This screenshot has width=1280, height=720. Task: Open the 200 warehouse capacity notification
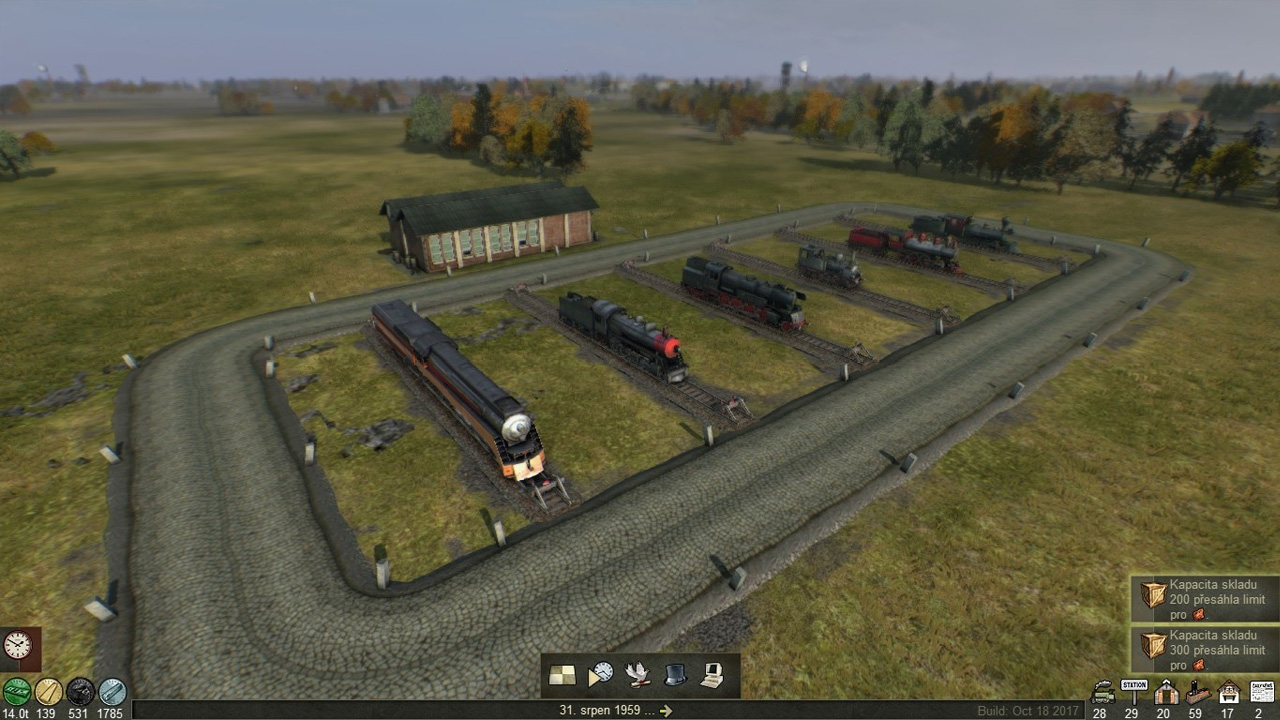(1205, 599)
